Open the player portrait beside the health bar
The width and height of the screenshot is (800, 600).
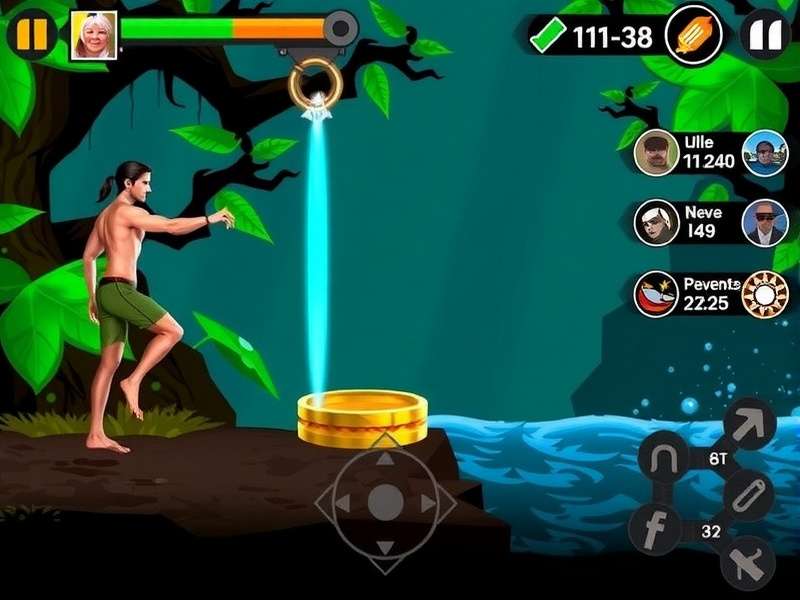[94, 36]
